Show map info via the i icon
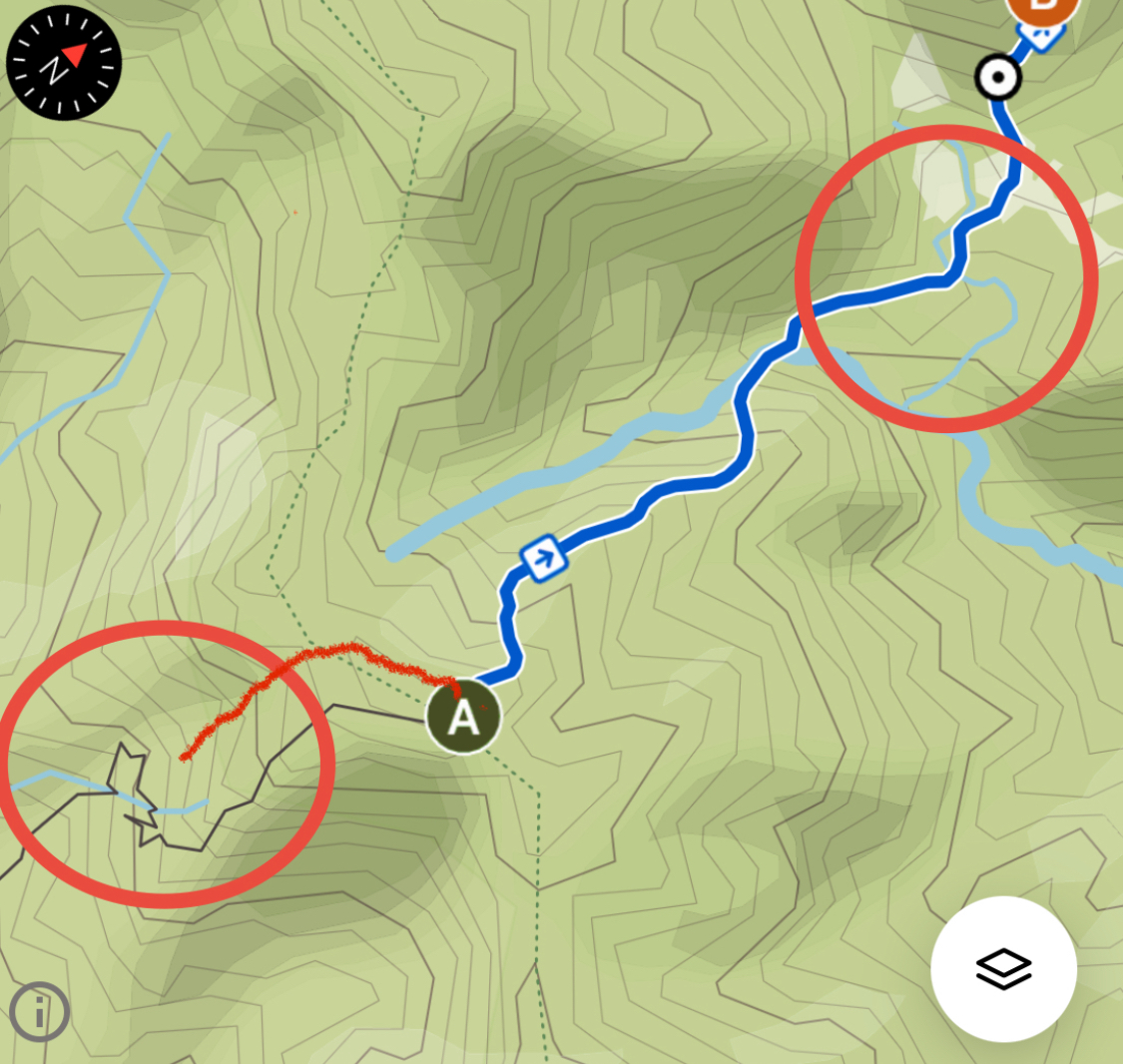 coord(40,1012)
